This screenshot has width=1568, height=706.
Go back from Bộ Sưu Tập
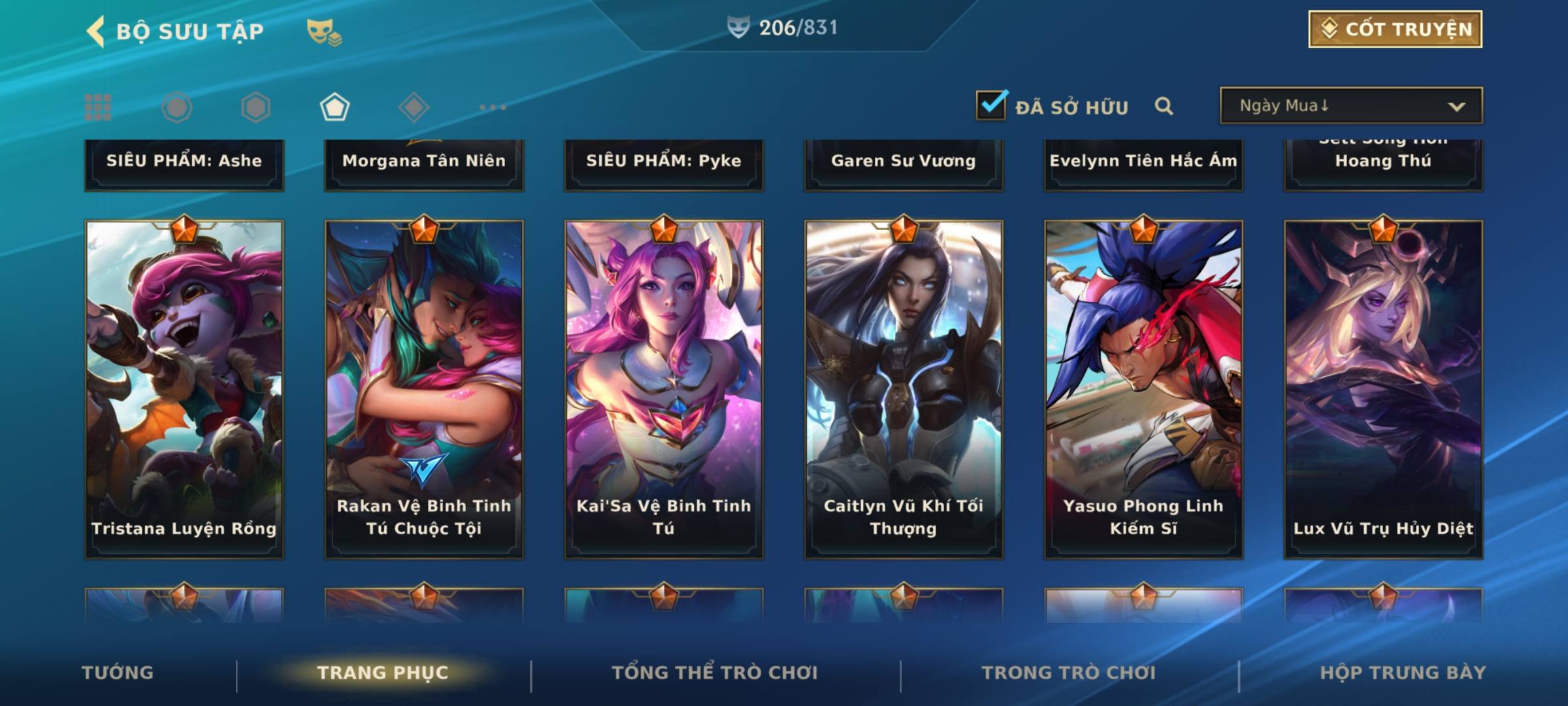(96, 31)
